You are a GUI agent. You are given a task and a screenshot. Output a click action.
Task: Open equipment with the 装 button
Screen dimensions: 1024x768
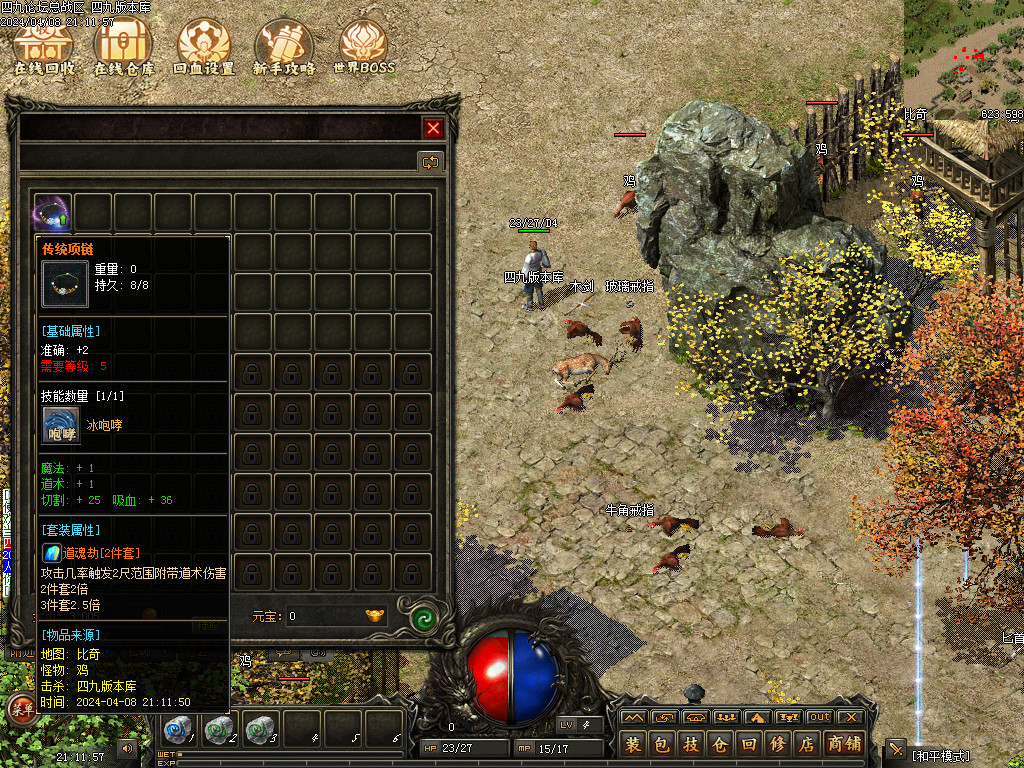click(633, 744)
